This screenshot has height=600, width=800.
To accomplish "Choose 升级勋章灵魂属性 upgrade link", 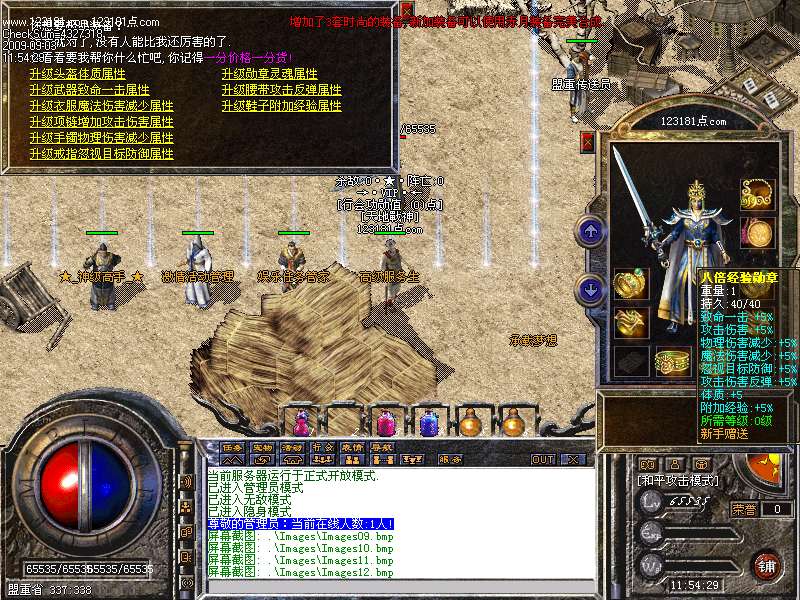I will point(269,74).
